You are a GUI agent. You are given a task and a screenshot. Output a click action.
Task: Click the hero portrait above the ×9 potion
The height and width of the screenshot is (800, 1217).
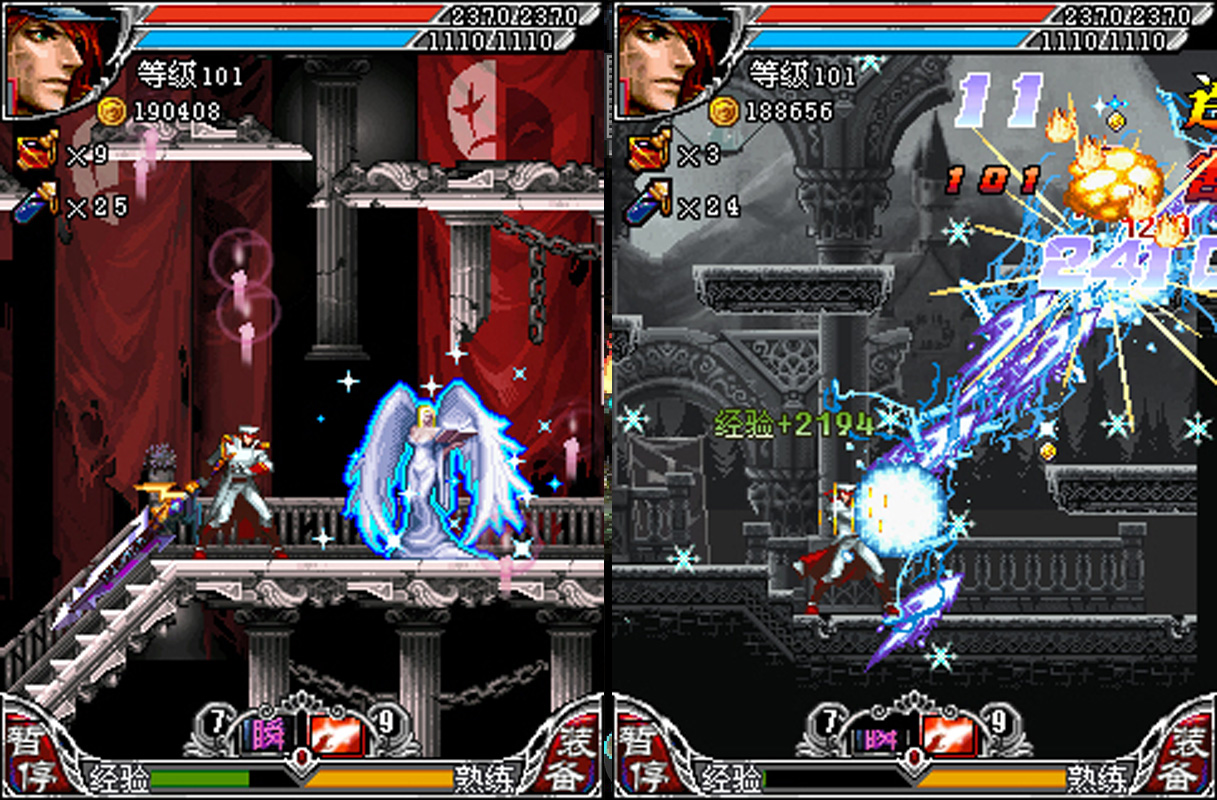pyautogui.click(x=48, y=62)
